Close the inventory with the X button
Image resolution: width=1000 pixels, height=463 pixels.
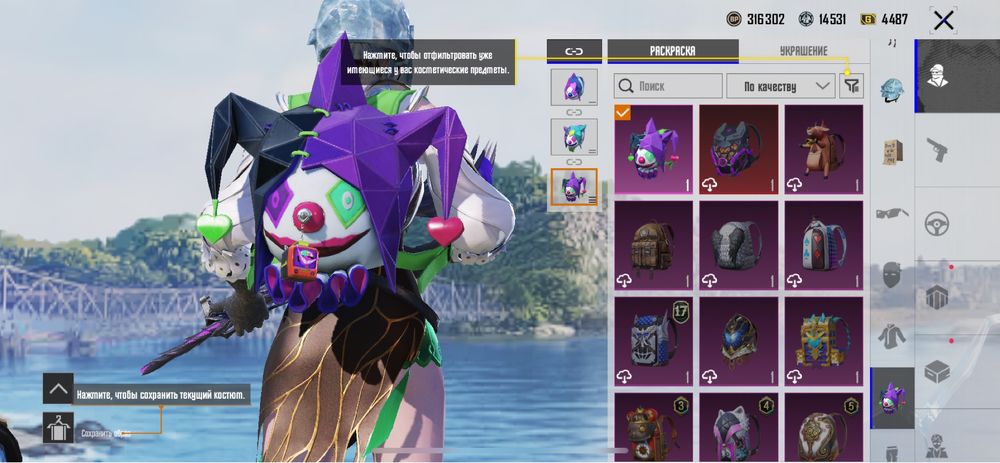coord(942,19)
